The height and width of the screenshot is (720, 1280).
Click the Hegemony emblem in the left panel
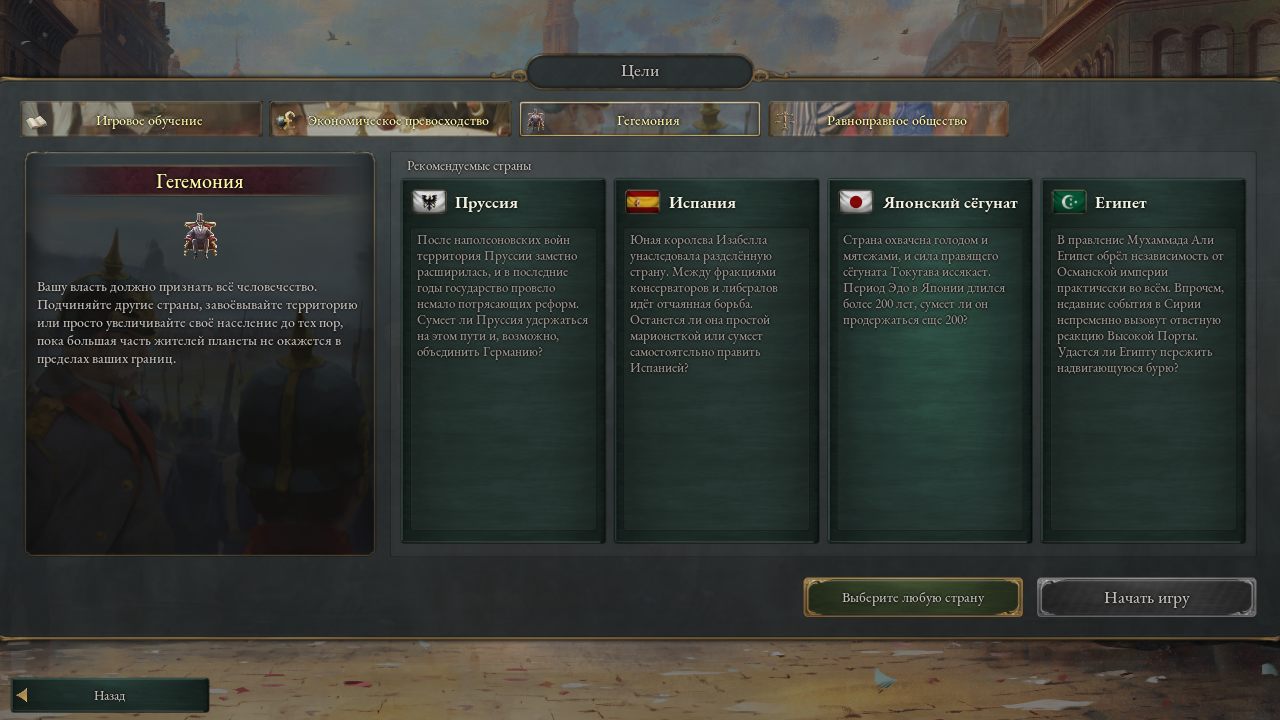pos(202,237)
